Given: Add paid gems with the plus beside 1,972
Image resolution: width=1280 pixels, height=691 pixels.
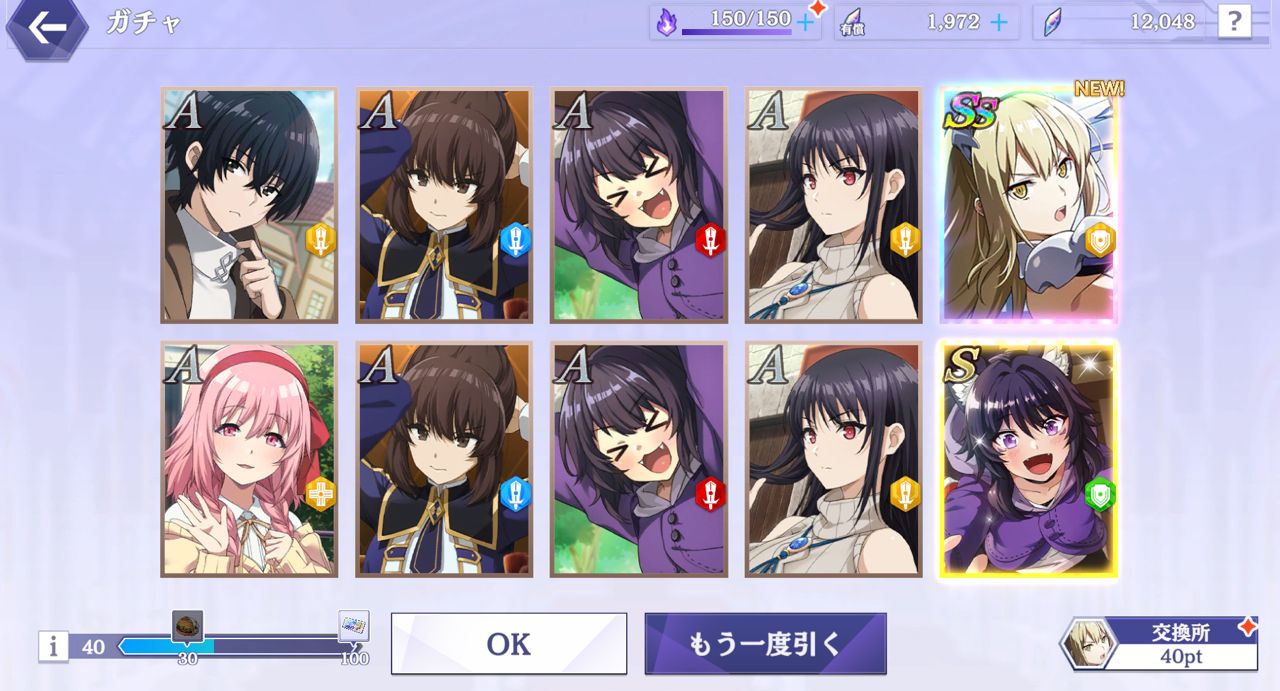Looking at the screenshot, I should [998, 22].
